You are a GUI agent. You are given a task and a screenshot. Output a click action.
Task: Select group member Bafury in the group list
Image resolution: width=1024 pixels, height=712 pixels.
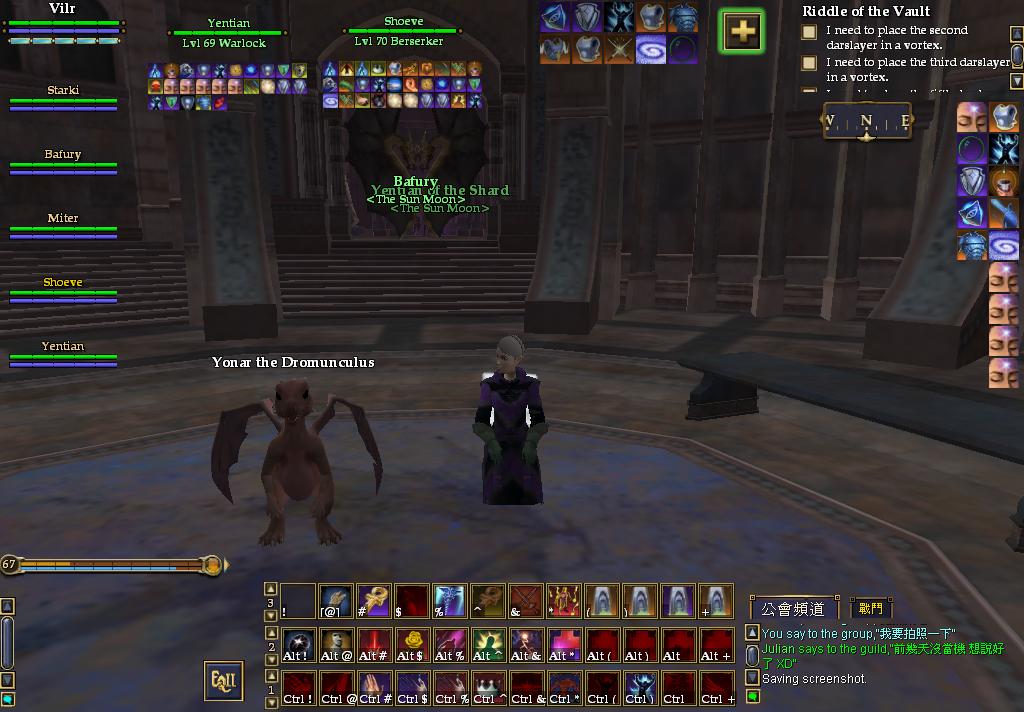63,161
